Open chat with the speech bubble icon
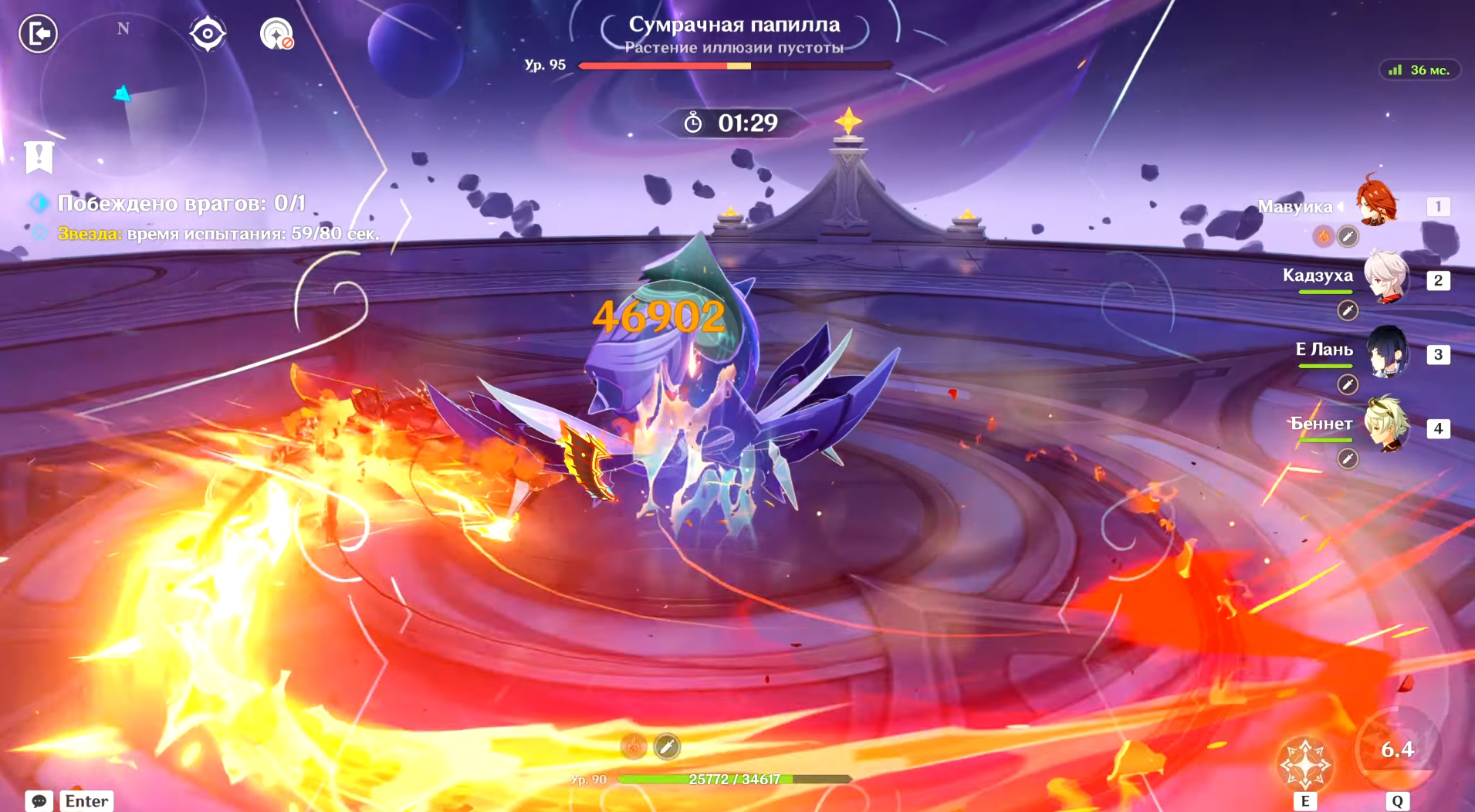This screenshot has width=1475, height=812. (39, 801)
